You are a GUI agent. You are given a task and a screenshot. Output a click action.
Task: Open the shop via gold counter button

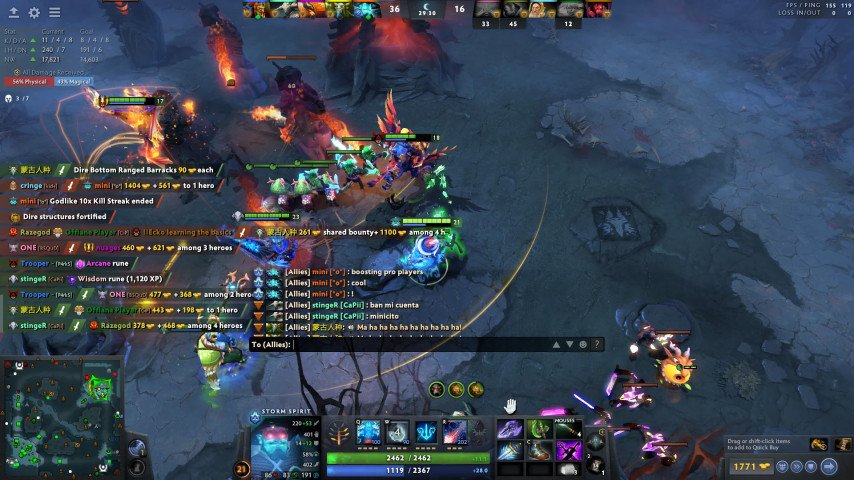pos(746,466)
